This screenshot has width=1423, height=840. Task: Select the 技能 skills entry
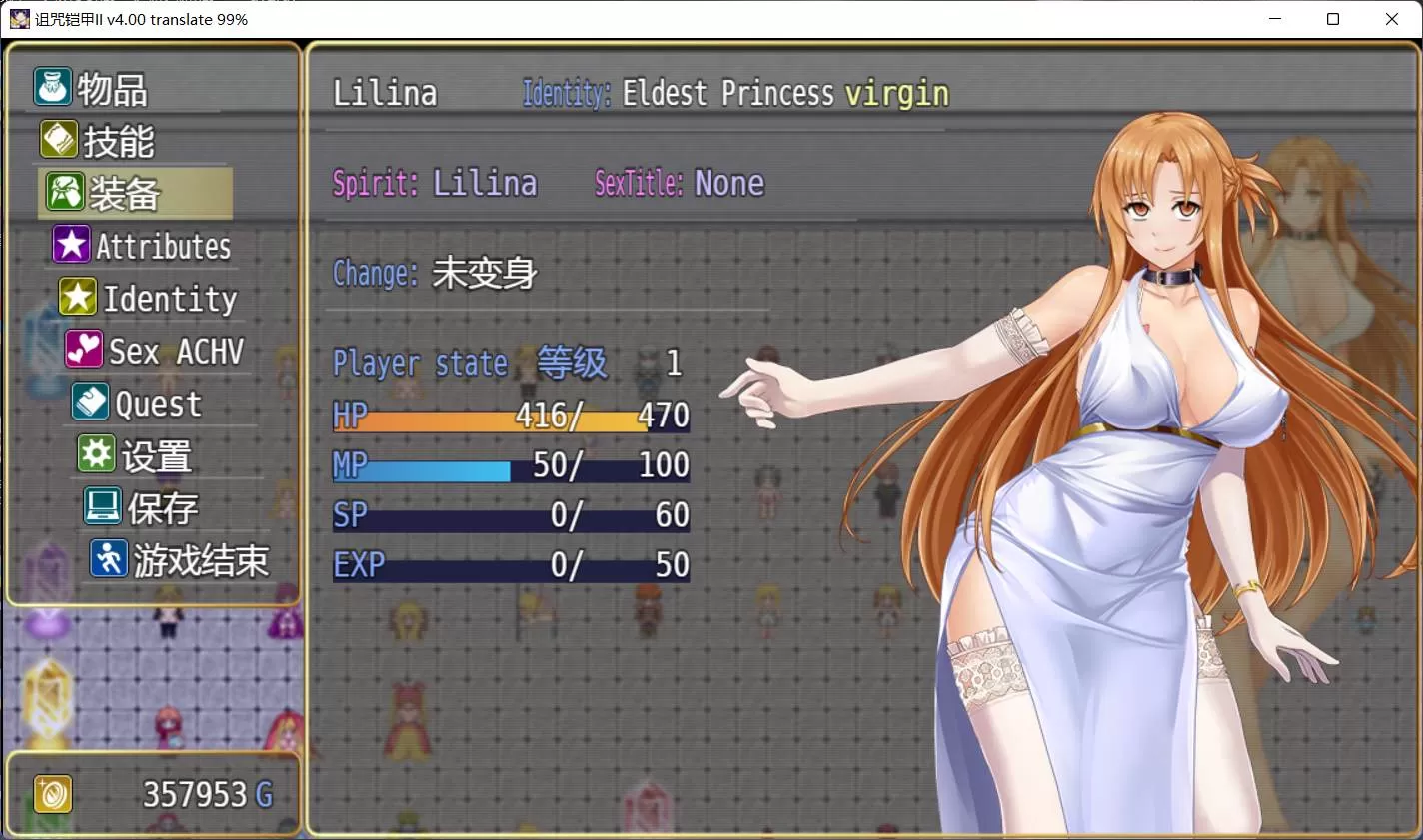pos(117,141)
